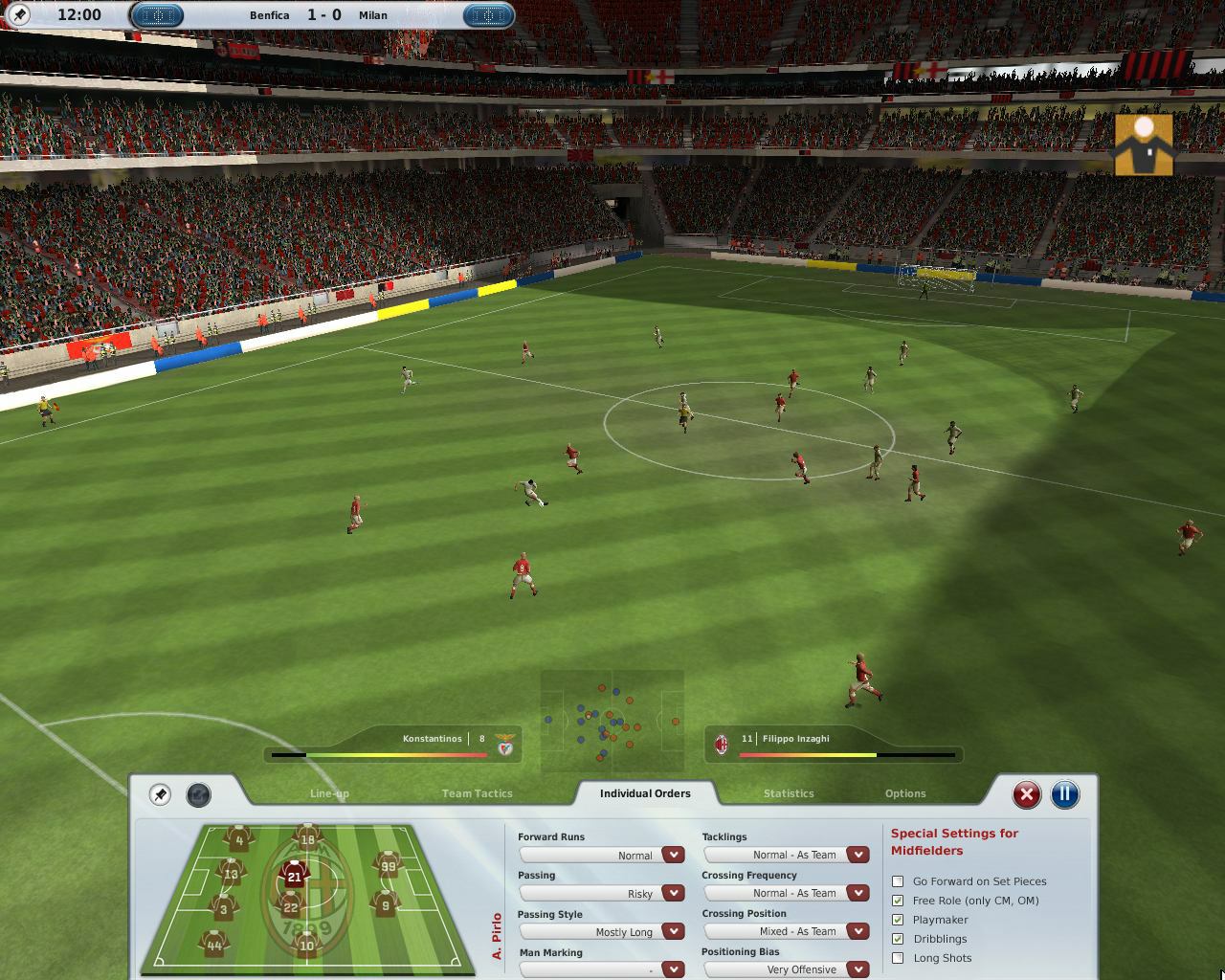The width and height of the screenshot is (1225, 980).
Task: Open the Crossing Frequency dropdown
Action: tap(857, 892)
